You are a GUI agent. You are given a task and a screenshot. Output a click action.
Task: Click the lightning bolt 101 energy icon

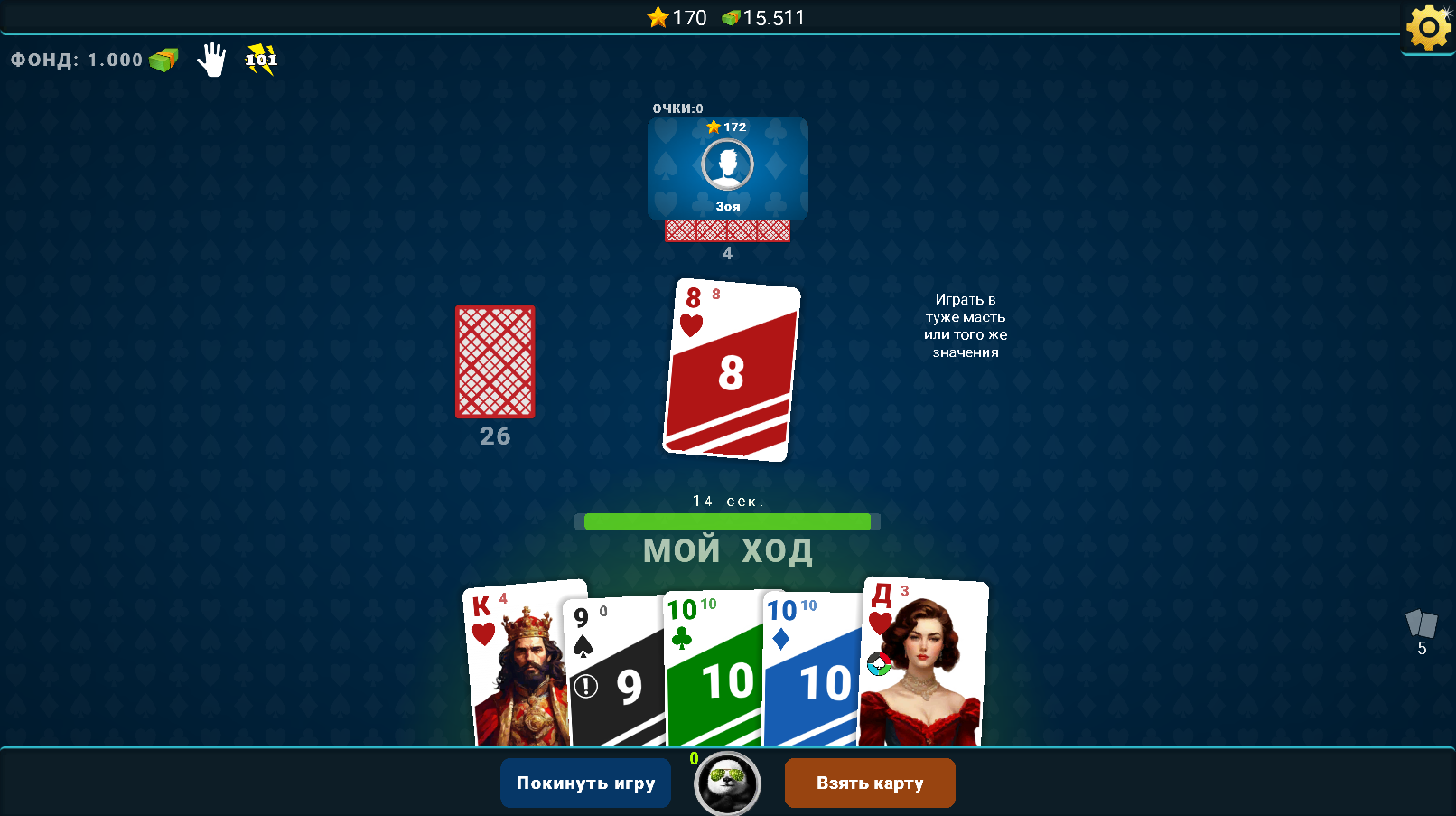259,61
